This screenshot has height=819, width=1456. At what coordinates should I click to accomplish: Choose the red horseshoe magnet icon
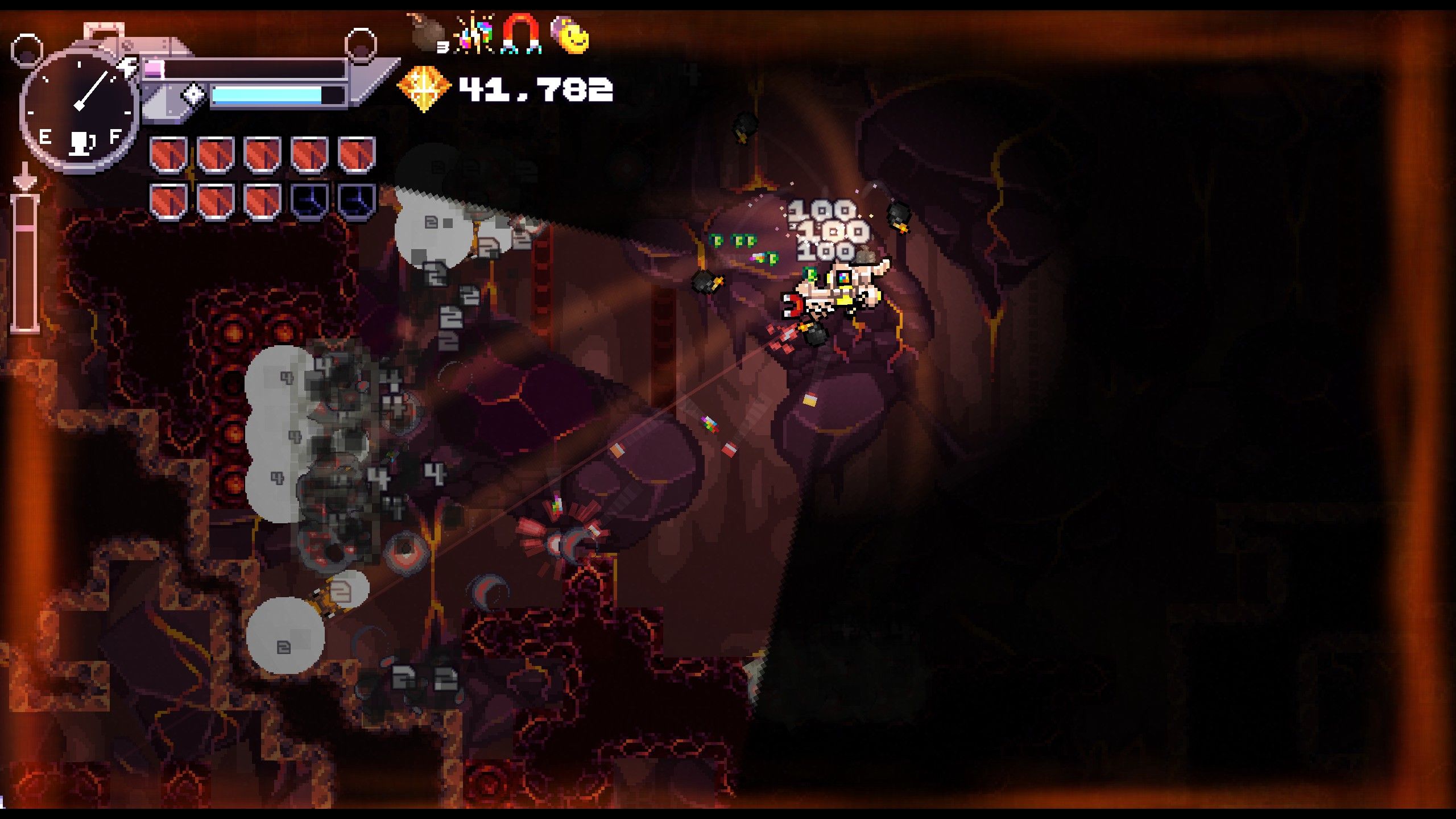click(x=521, y=35)
